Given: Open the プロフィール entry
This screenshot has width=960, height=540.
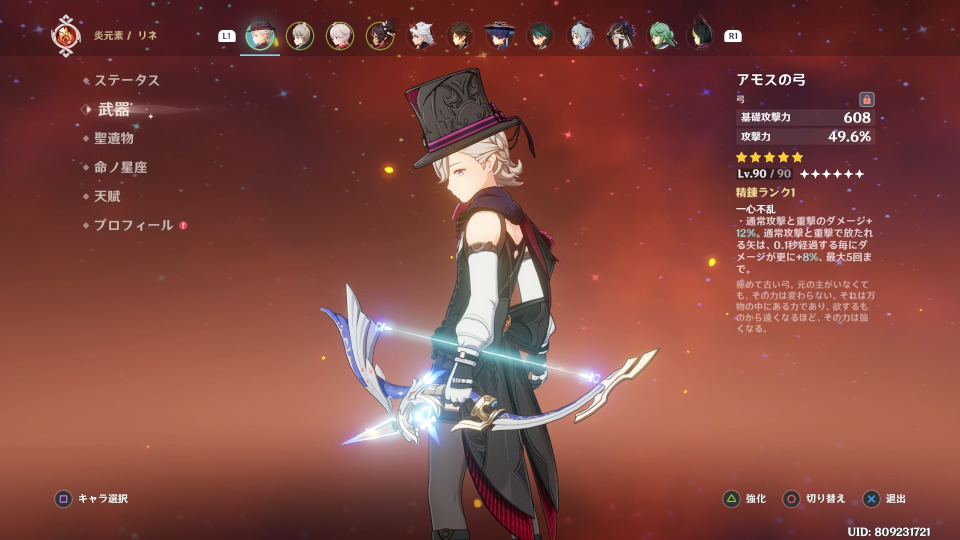Looking at the screenshot, I should (134, 225).
